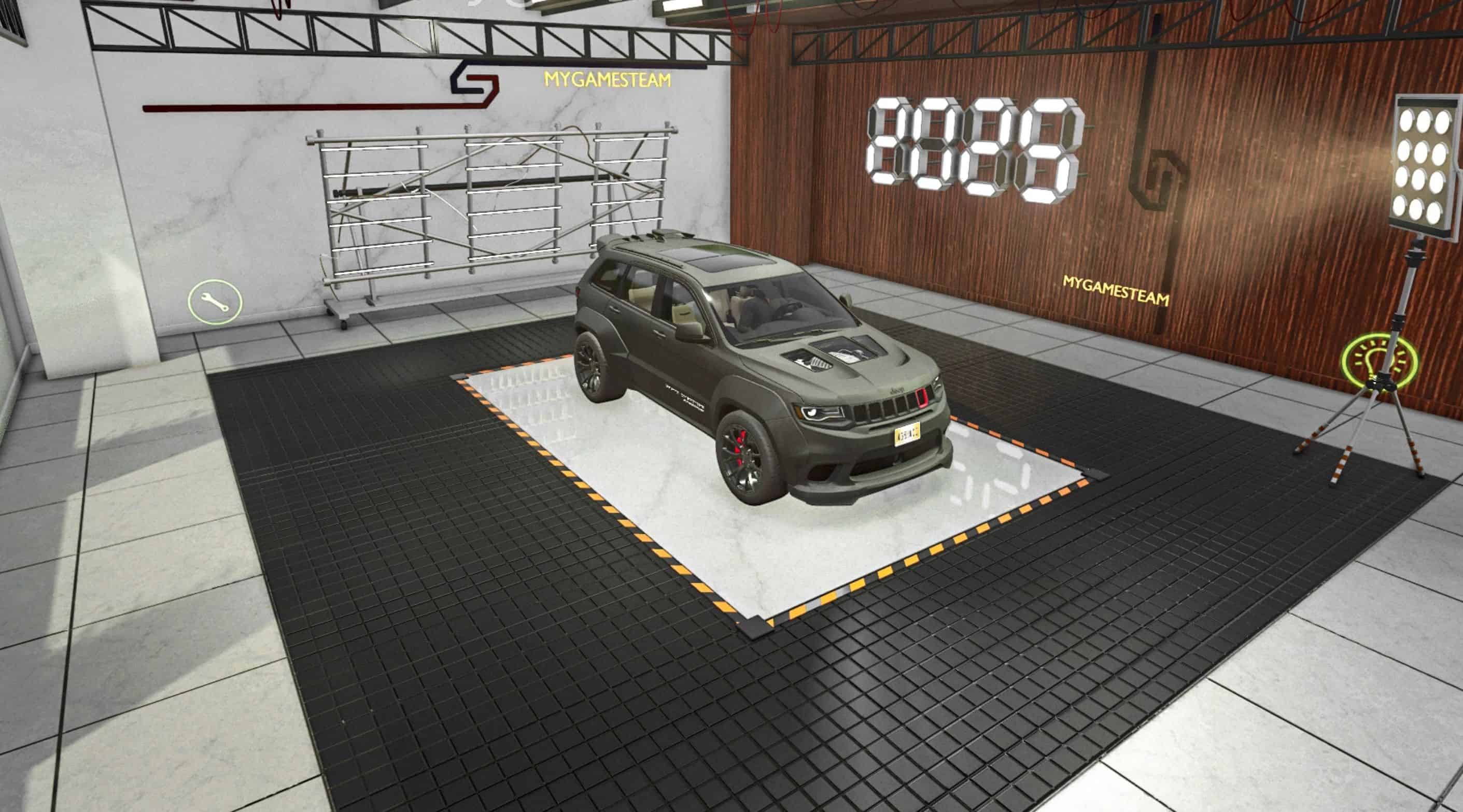Open the wrench tuning icon
This screenshot has height=812, width=1463.
(216, 302)
